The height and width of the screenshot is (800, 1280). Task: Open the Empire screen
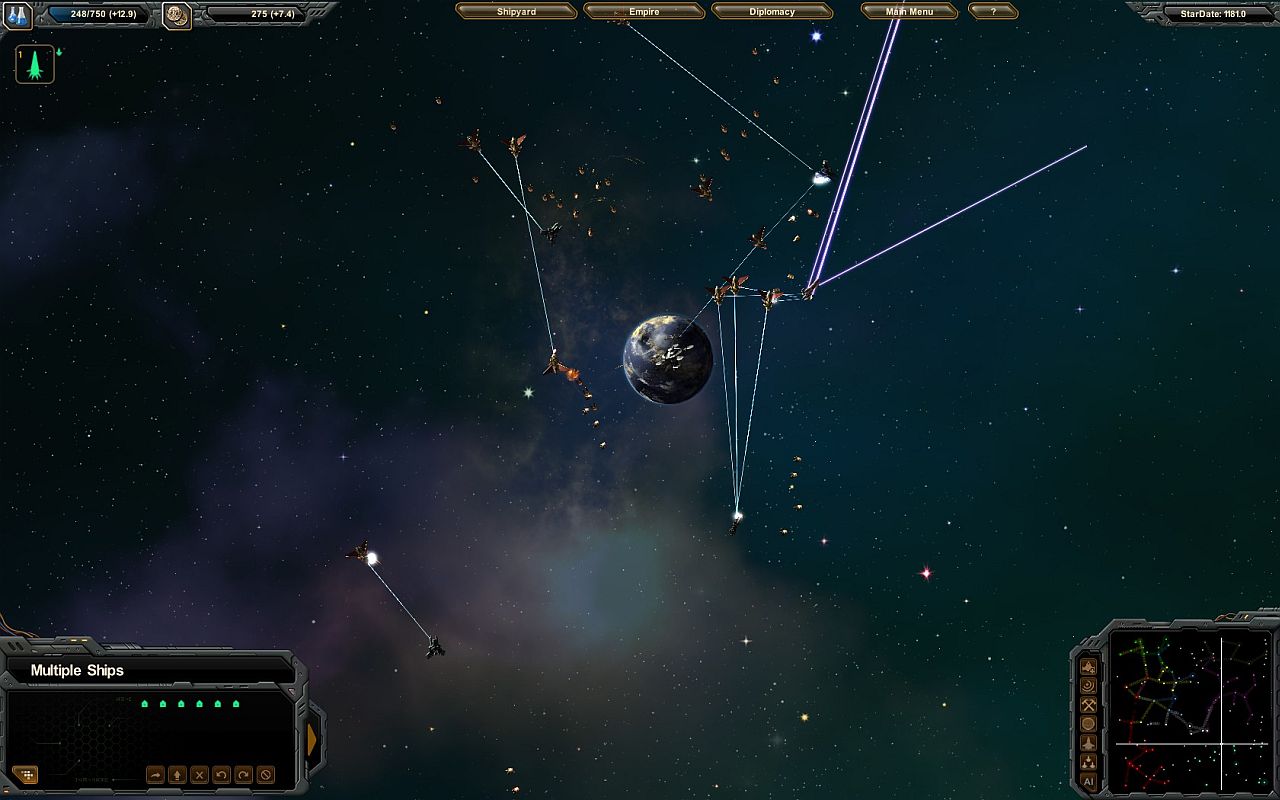644,11
